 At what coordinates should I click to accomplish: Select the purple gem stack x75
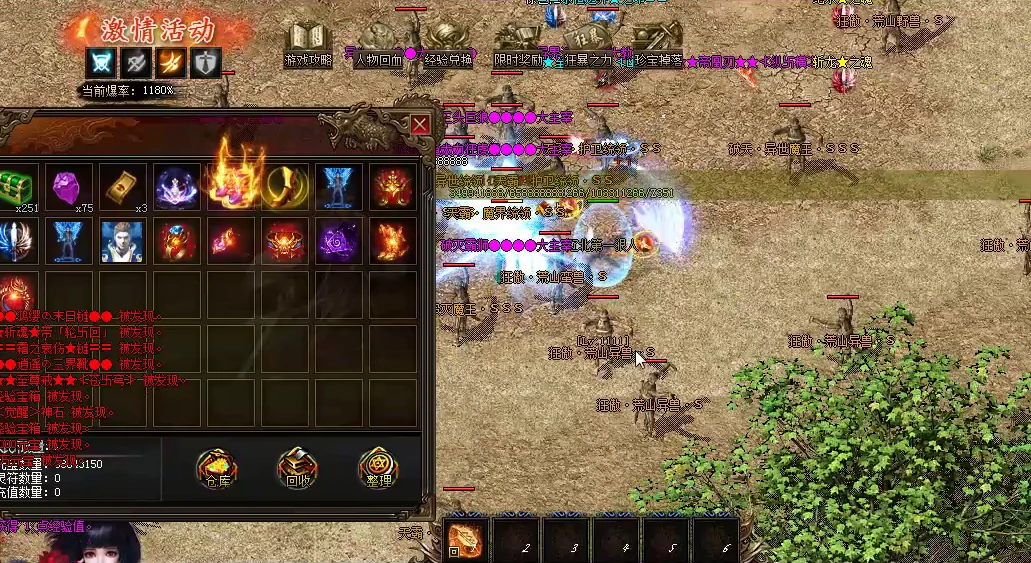pos(69,187)
